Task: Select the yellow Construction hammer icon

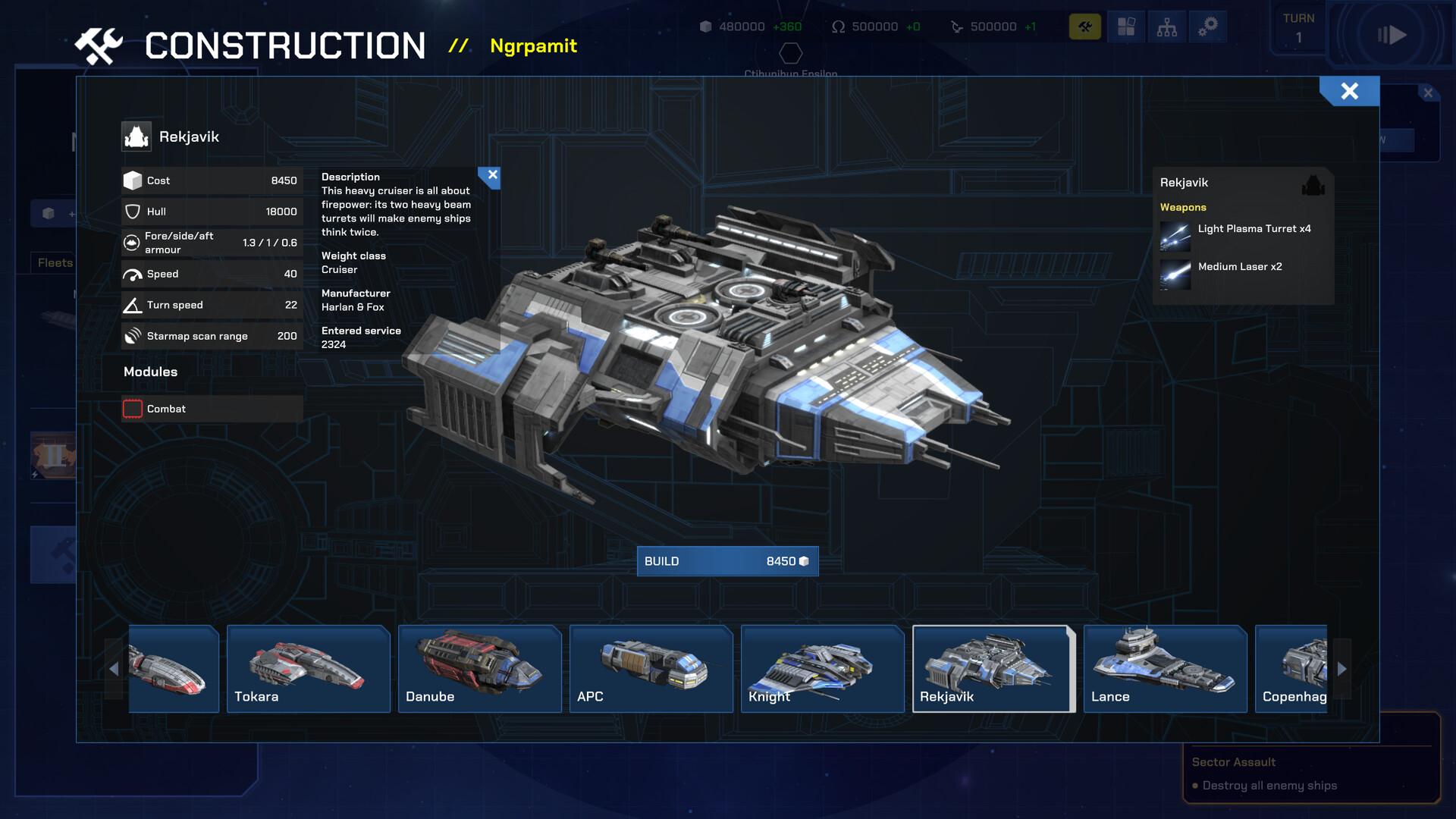Action: tap(1084, 26)
